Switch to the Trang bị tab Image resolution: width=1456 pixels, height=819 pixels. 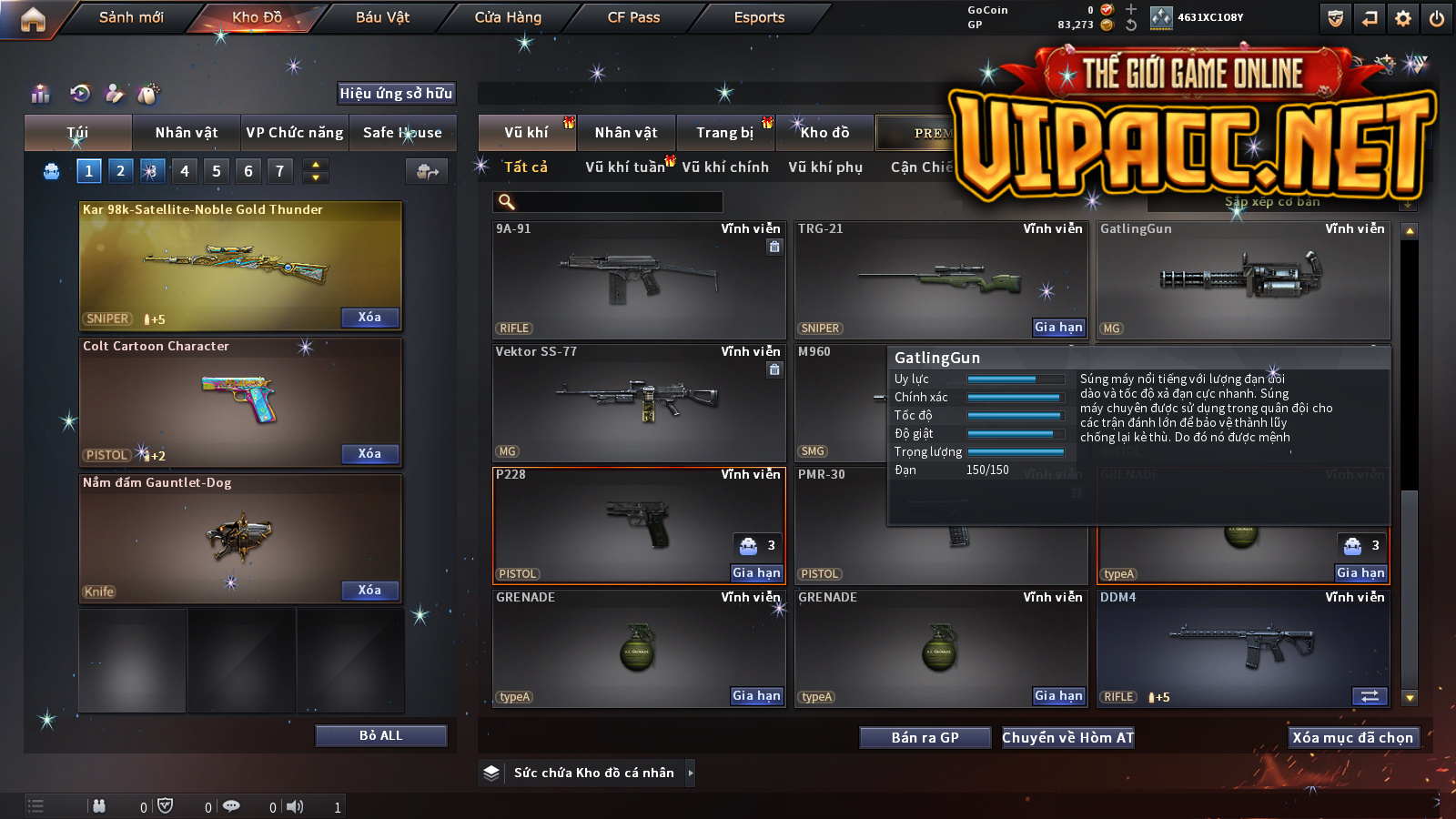point(724,133)
